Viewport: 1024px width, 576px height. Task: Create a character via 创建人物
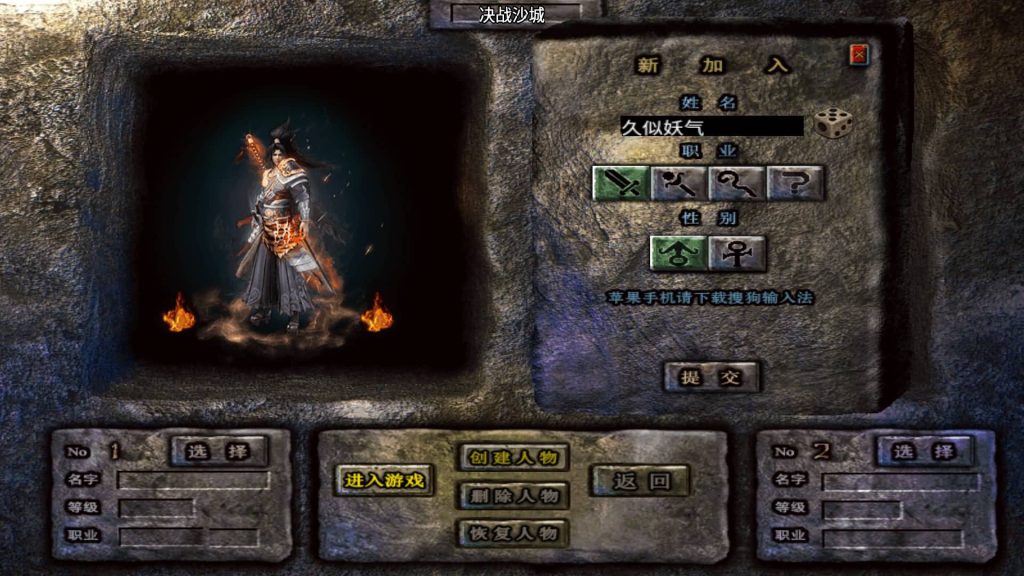[513, 458]
